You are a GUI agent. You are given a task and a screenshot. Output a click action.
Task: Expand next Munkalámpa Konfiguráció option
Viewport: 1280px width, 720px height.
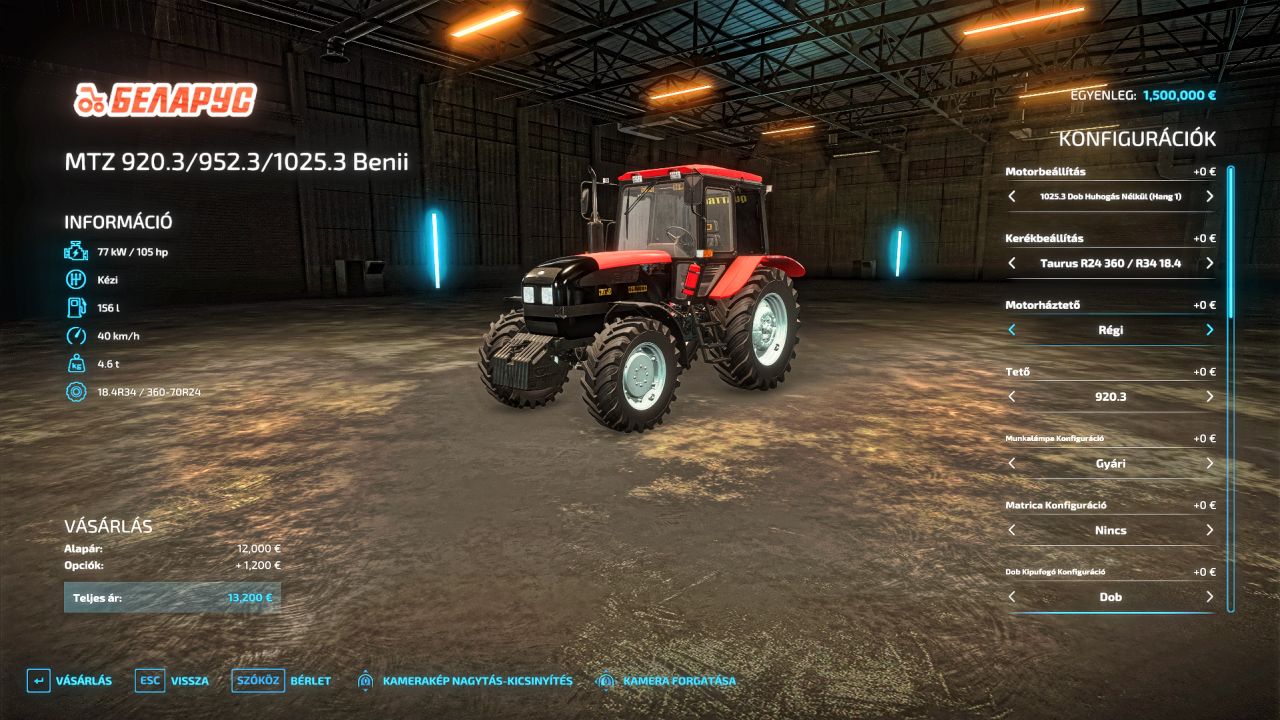coord(1209,463)
